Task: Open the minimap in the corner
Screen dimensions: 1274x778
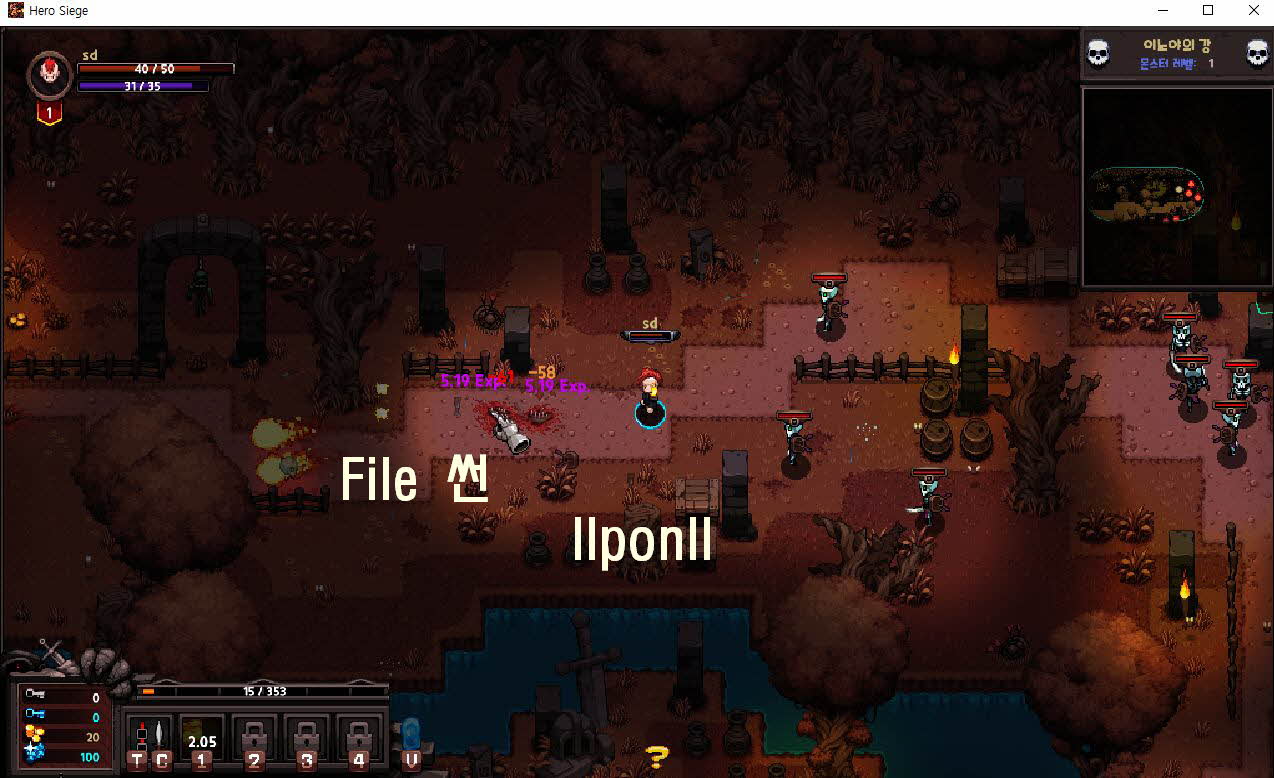Action: coord(1176,187)
